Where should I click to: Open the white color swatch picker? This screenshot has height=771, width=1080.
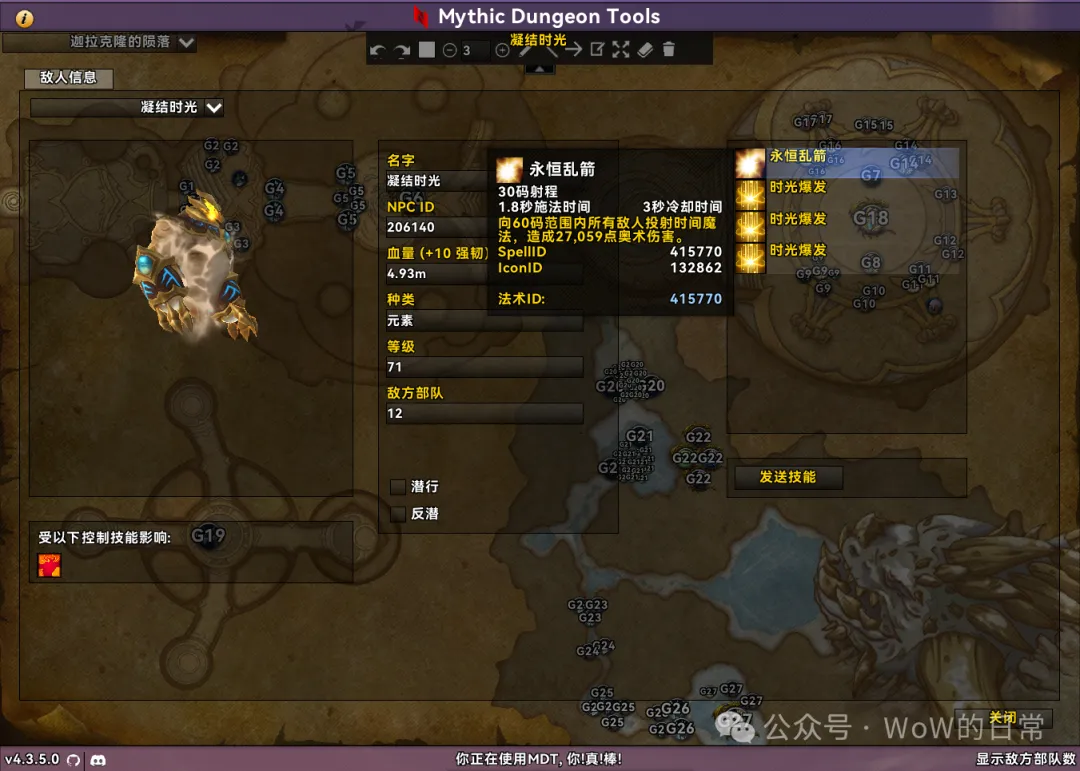pyautogui.click(x=427, y=50)
